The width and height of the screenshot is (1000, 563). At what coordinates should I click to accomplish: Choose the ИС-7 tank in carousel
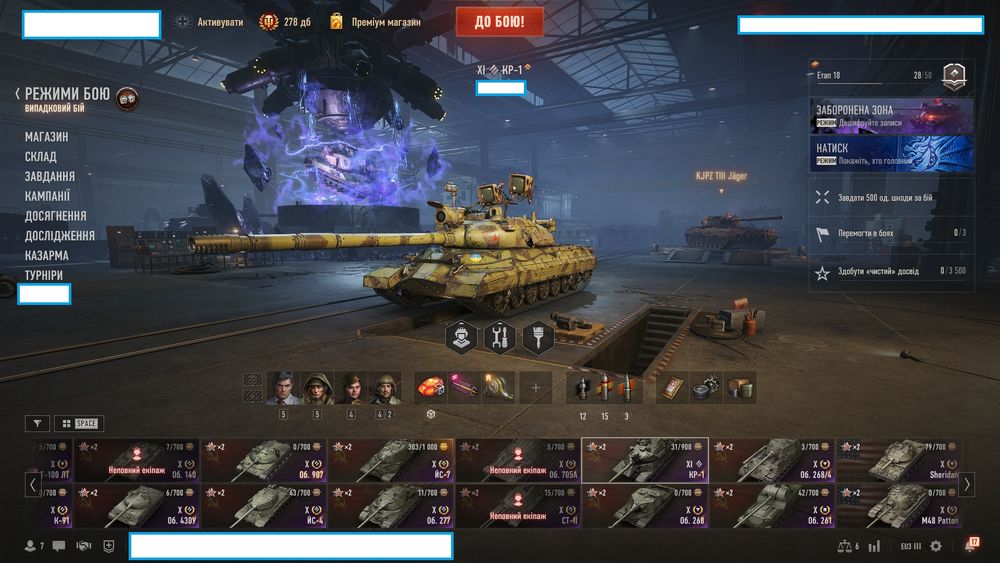pyautogui.click(x=391, y=460)
